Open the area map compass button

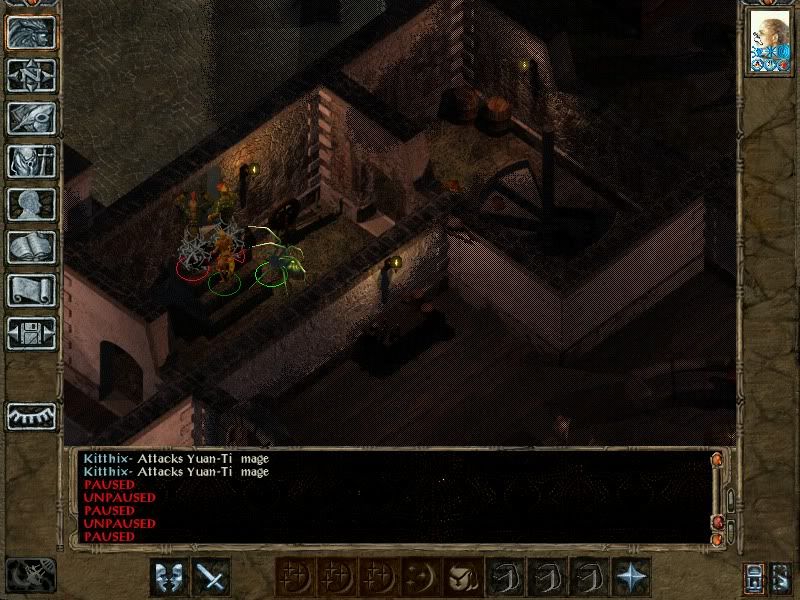32,75
